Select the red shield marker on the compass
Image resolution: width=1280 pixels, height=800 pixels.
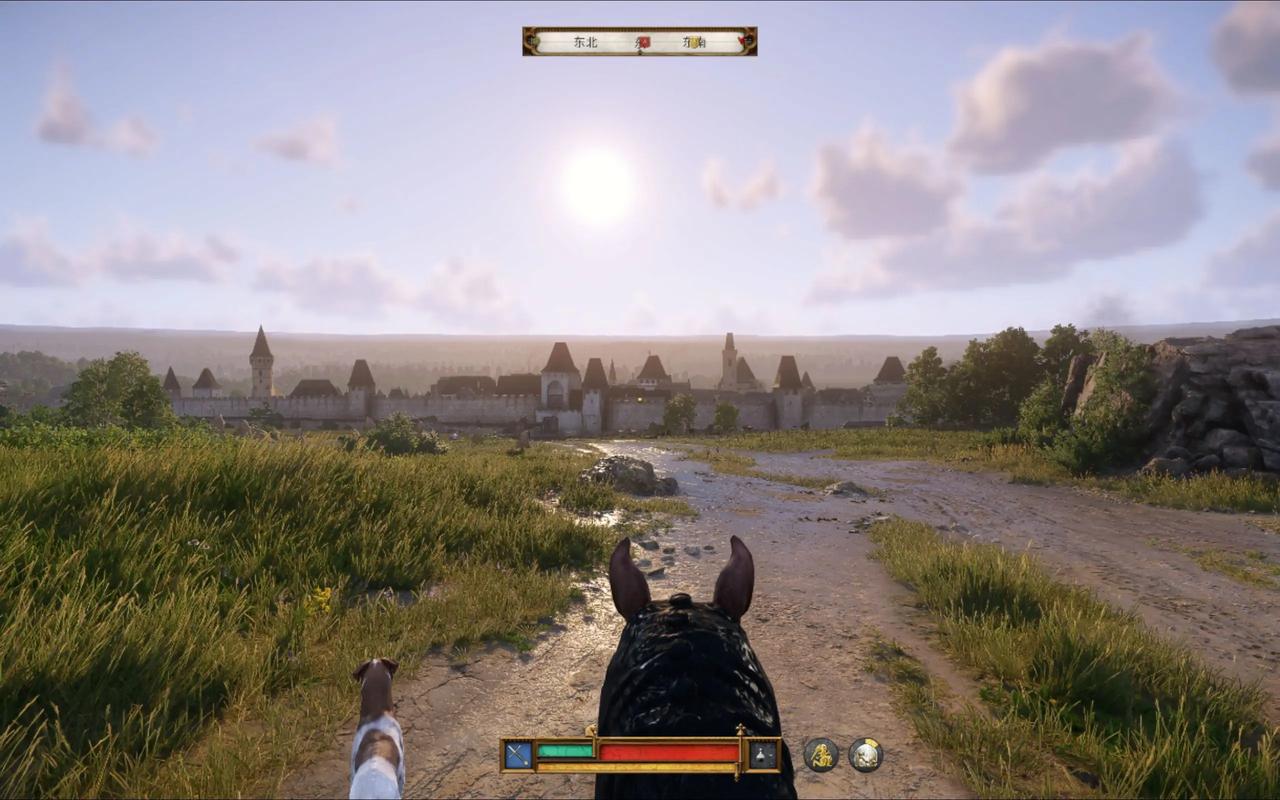point(644,42)
